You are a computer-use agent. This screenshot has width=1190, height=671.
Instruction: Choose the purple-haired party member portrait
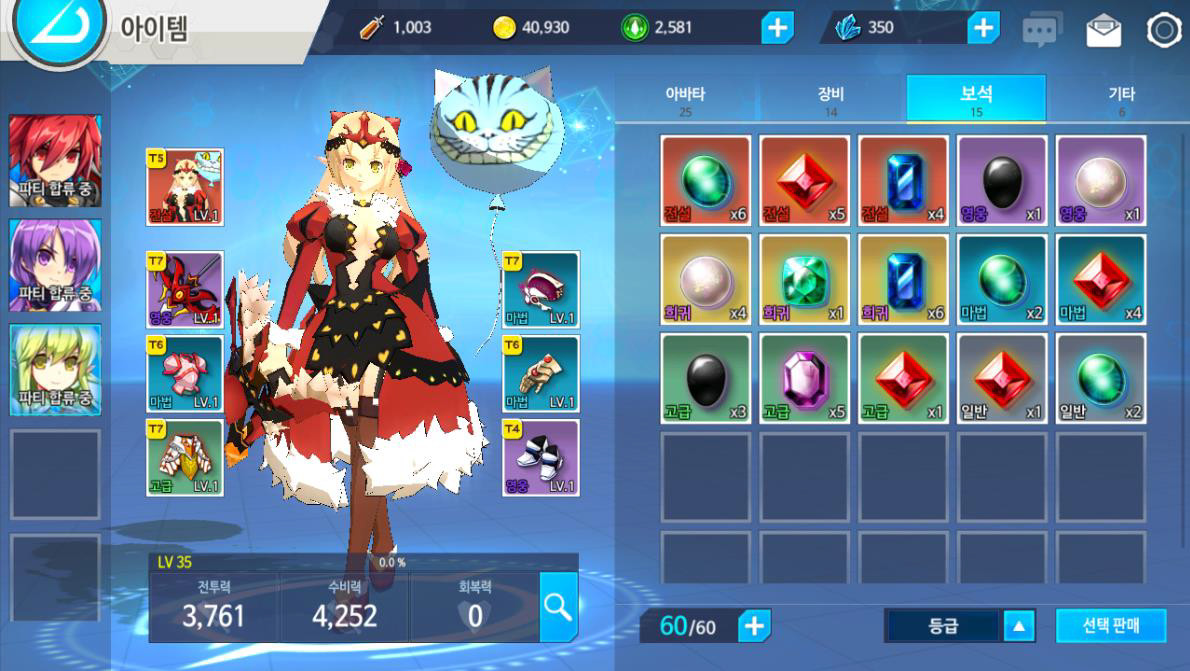[x=55, y=265]
